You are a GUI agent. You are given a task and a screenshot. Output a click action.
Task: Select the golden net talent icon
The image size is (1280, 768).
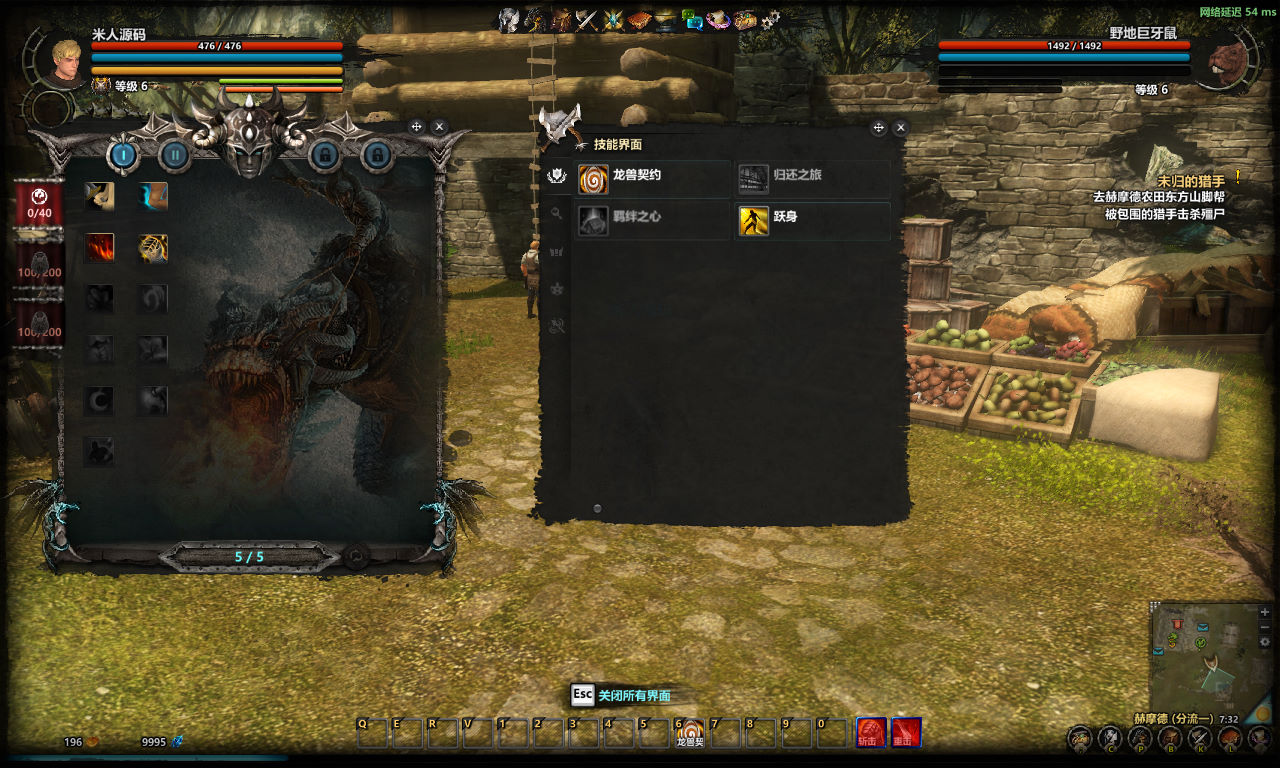(x=152, y=247)
